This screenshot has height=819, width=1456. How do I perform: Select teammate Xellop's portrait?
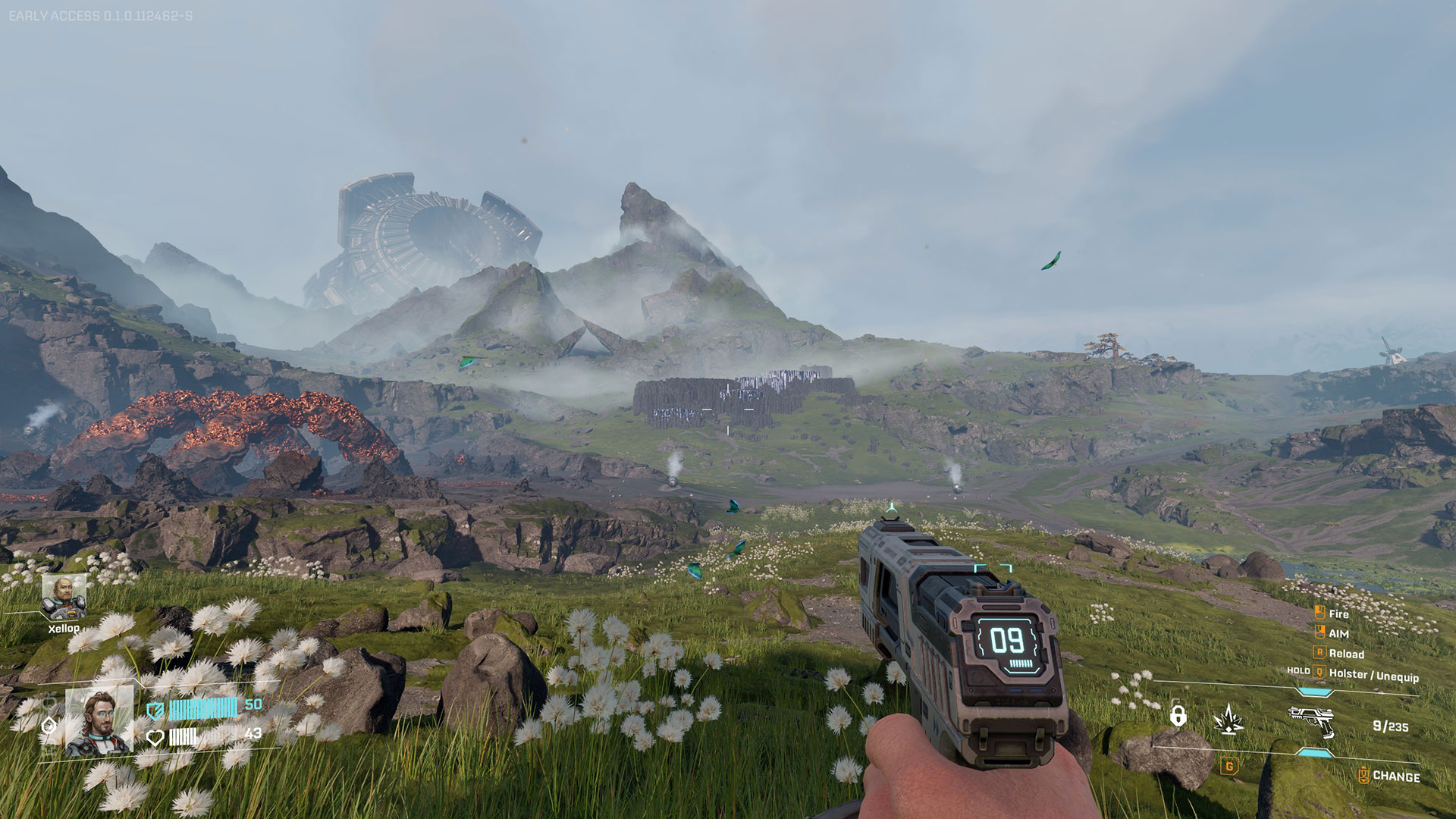click(64, 596)
